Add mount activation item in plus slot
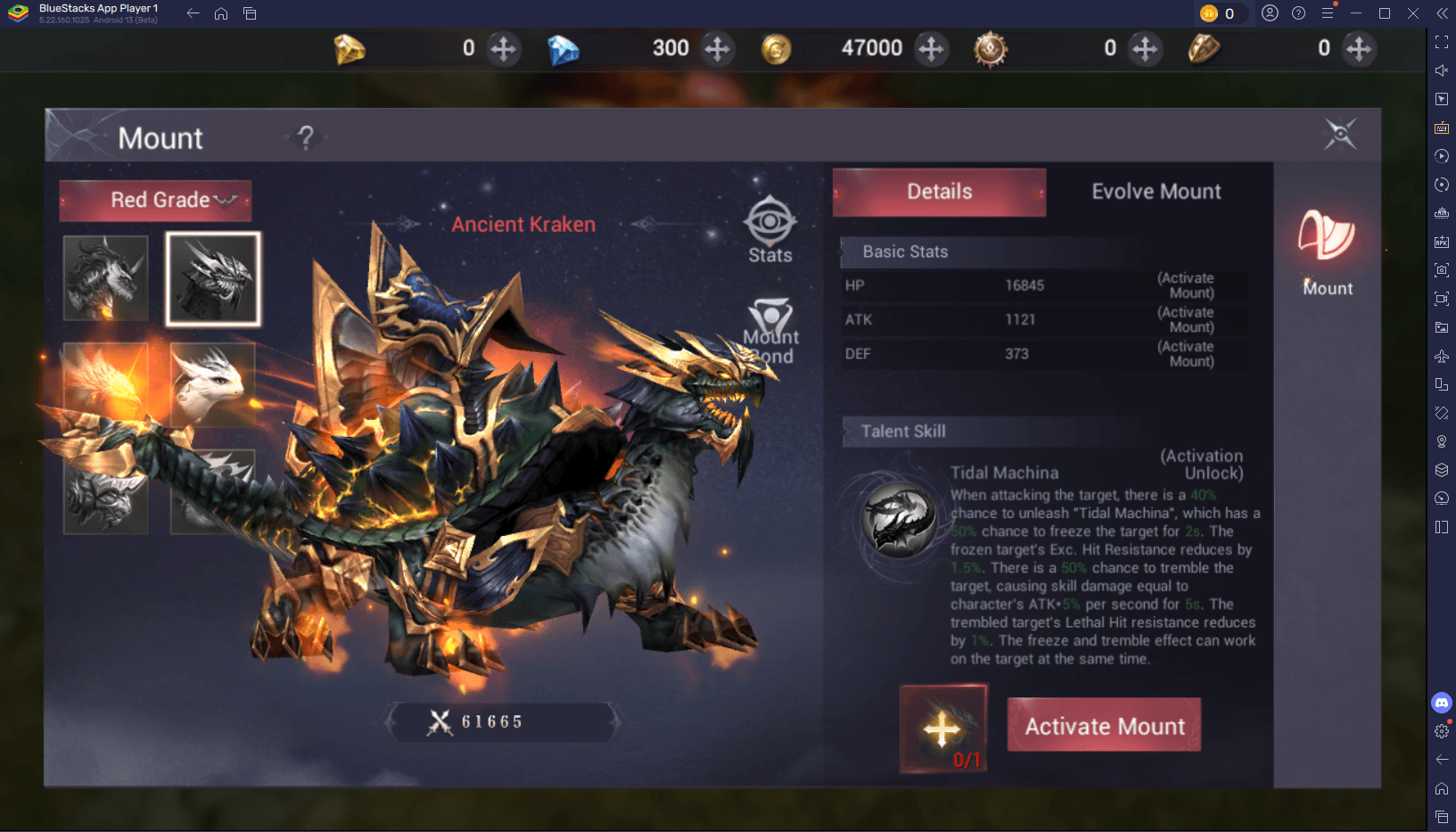This screenshot has height=832, width=1456. tap(942, 729)
